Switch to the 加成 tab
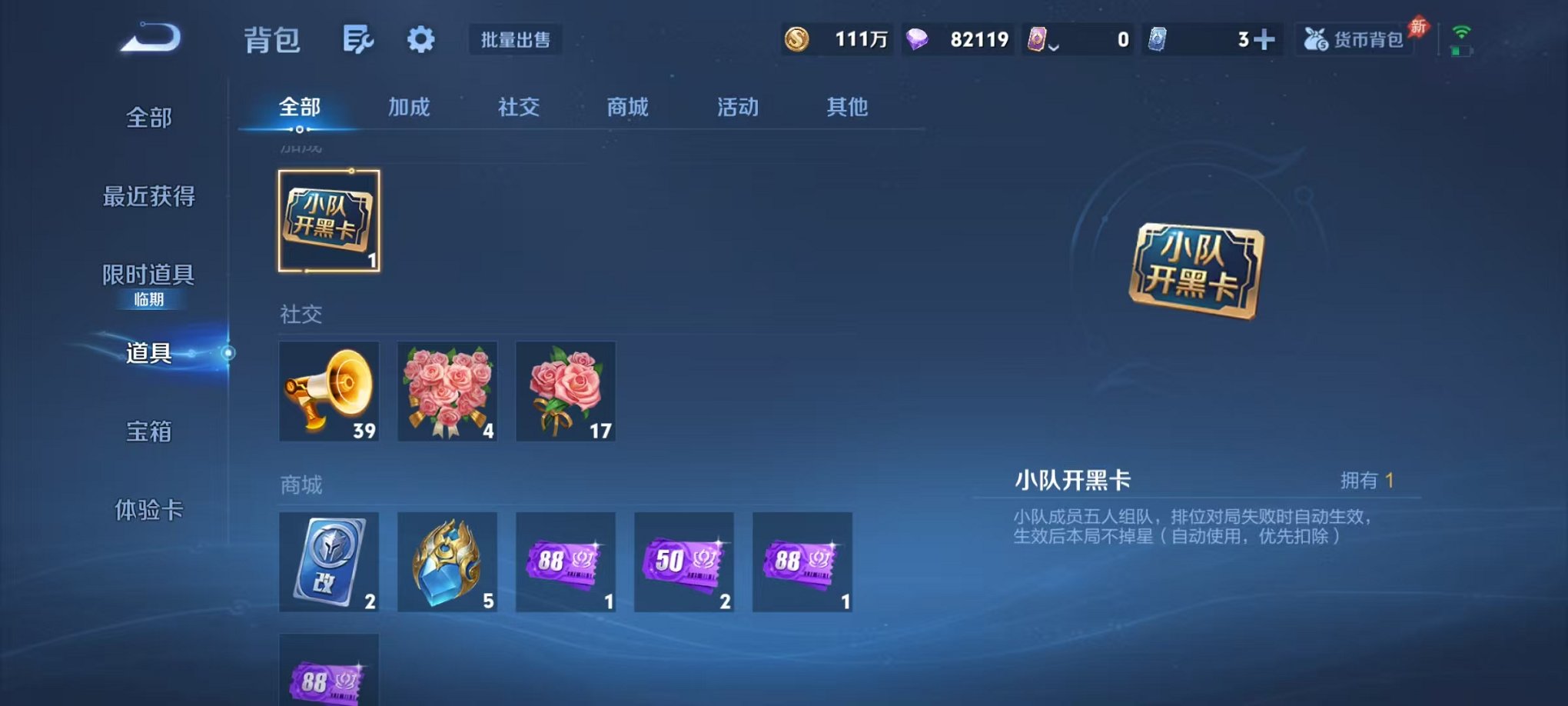1568x706 pixels. coord(410,108)
